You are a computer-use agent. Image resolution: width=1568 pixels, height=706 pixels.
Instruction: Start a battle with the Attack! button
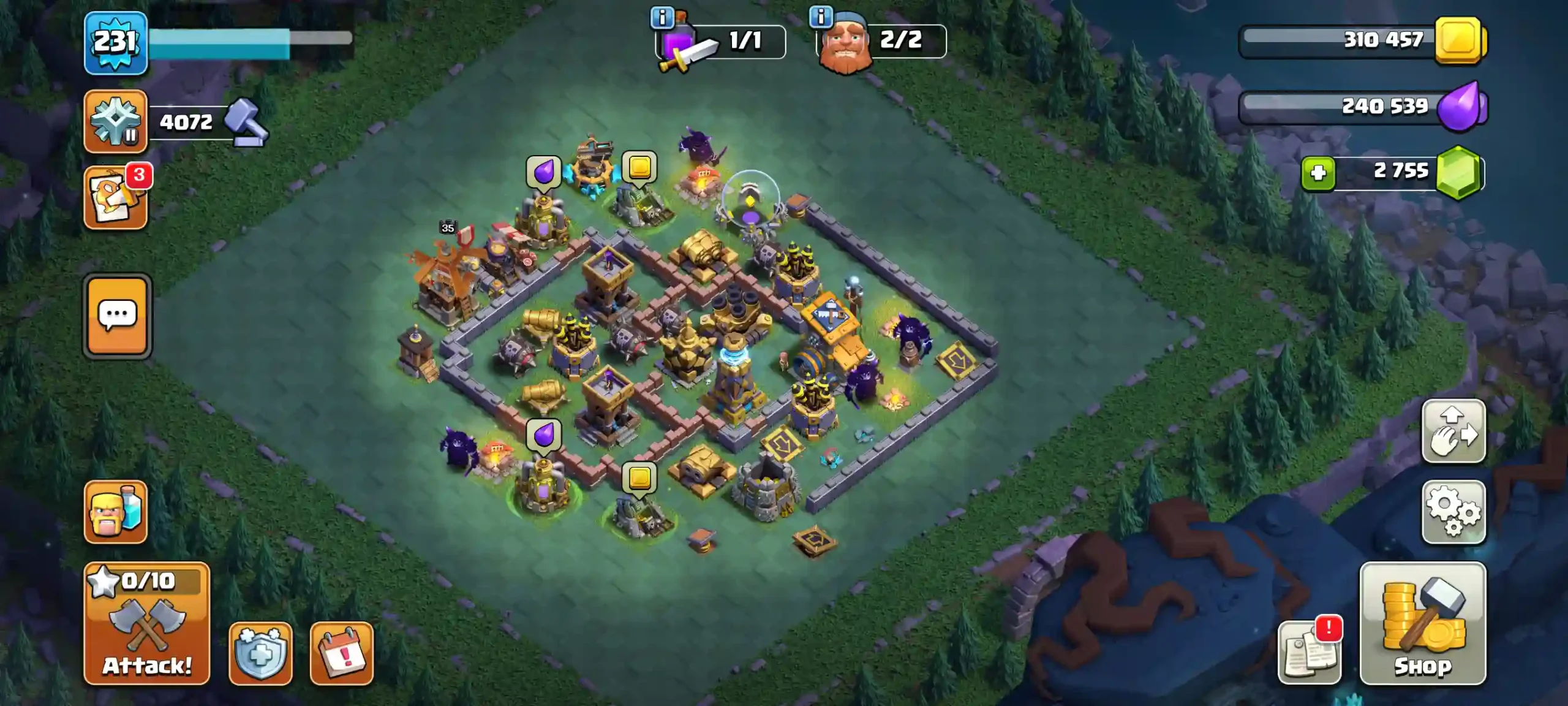tap(147, 623)
